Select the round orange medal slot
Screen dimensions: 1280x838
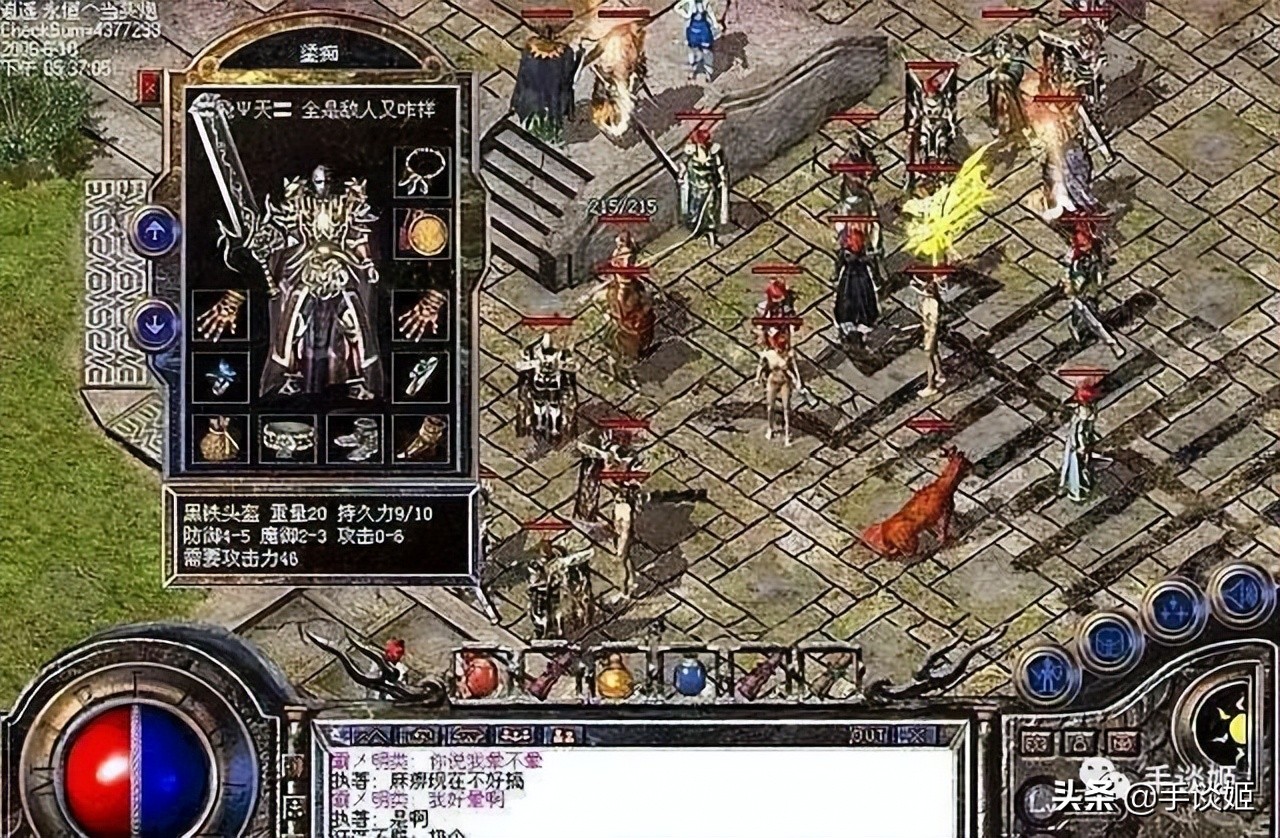point(422,233)
